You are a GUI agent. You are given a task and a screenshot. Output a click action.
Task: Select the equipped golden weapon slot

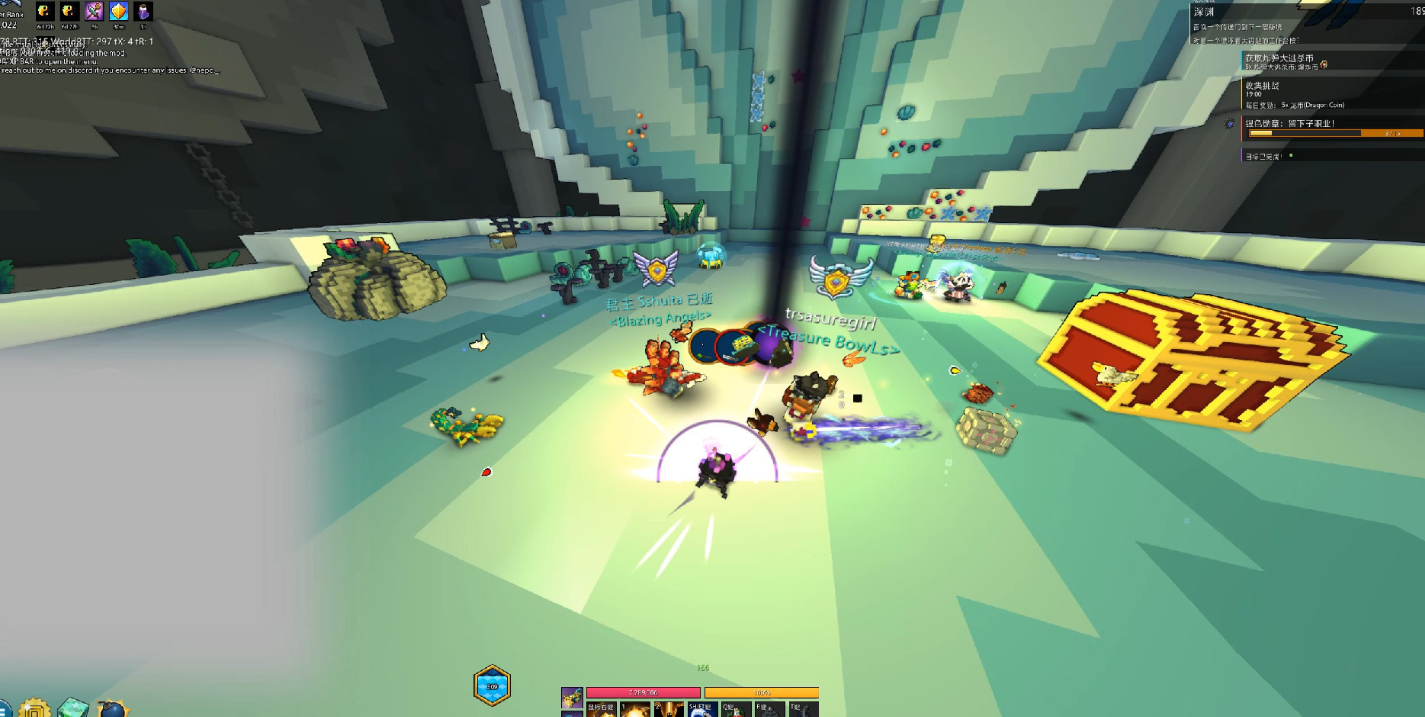pos(572,697)
